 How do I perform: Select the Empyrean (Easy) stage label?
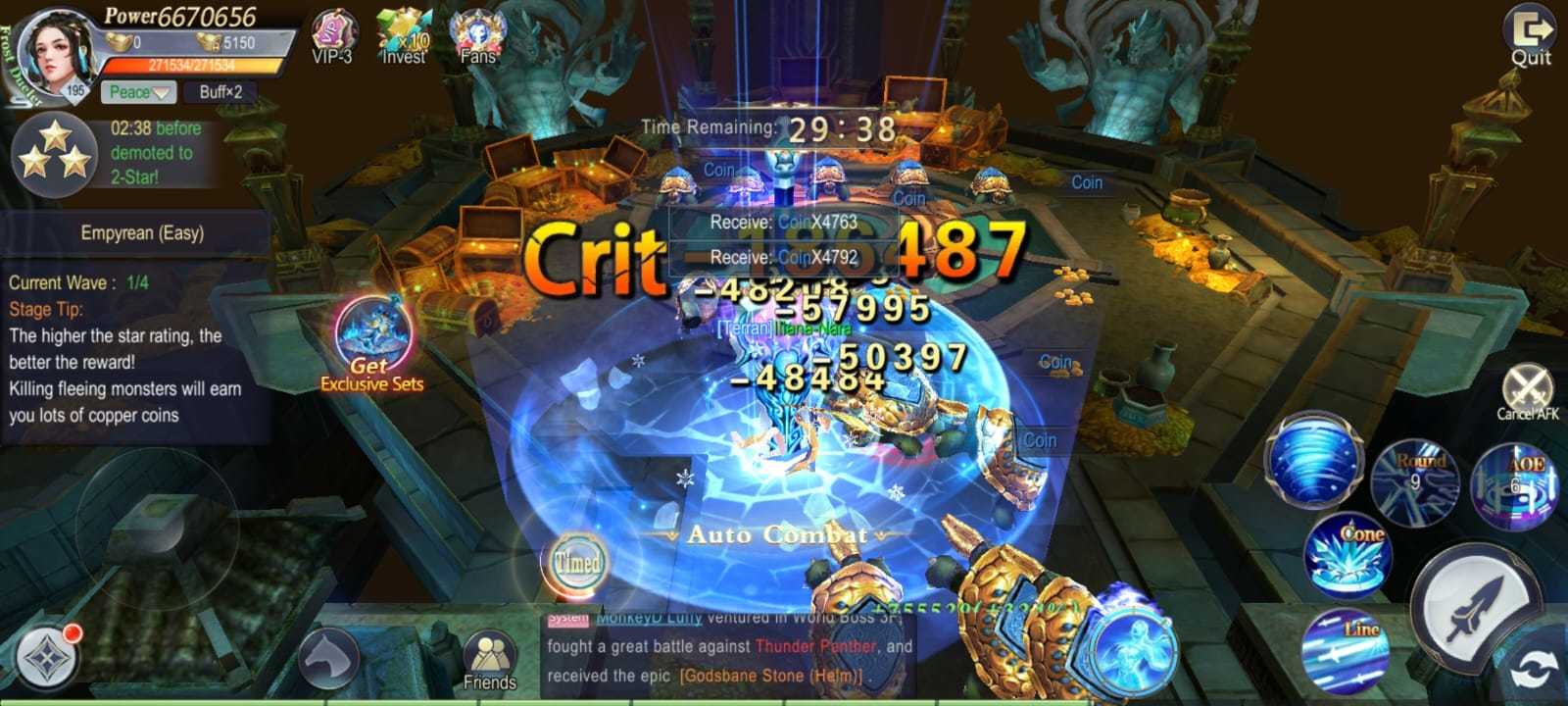(x=140, y=233)
